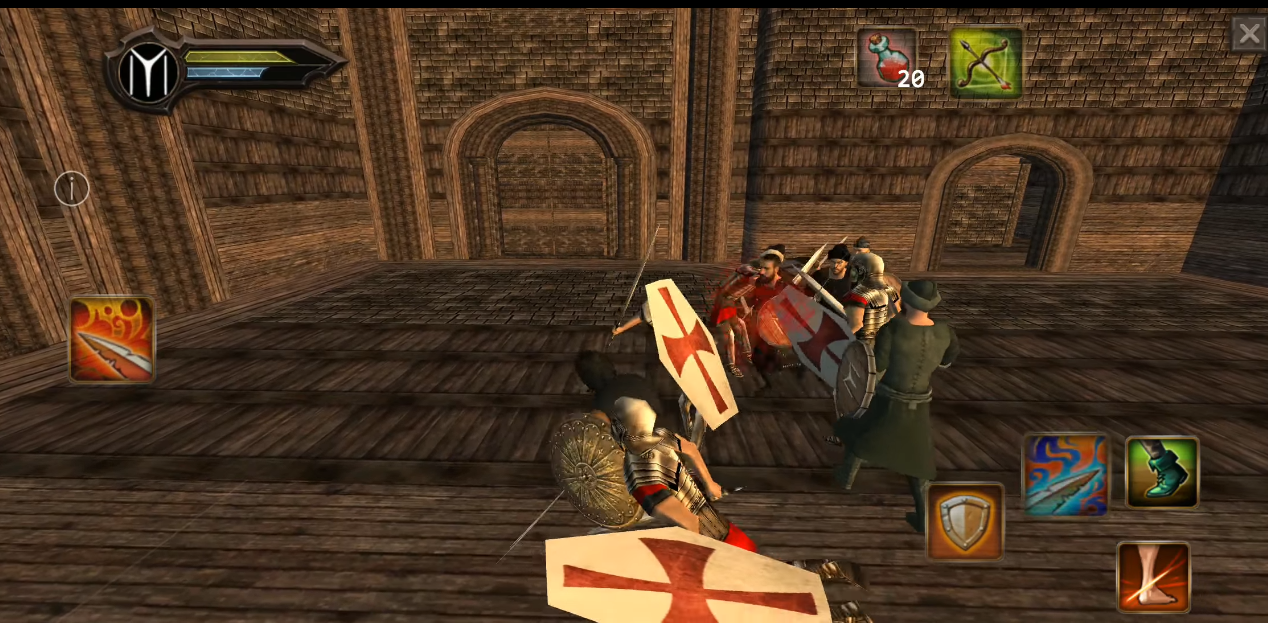
Task: Switch to the bow and arrow weapon
Action: tap(985, 62)
